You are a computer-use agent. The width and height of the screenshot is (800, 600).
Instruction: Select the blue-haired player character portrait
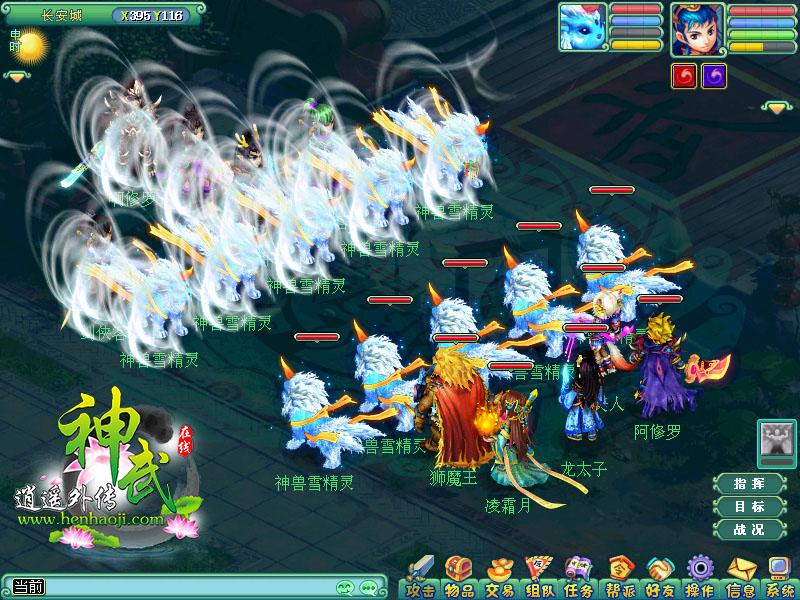click(697, 29)
